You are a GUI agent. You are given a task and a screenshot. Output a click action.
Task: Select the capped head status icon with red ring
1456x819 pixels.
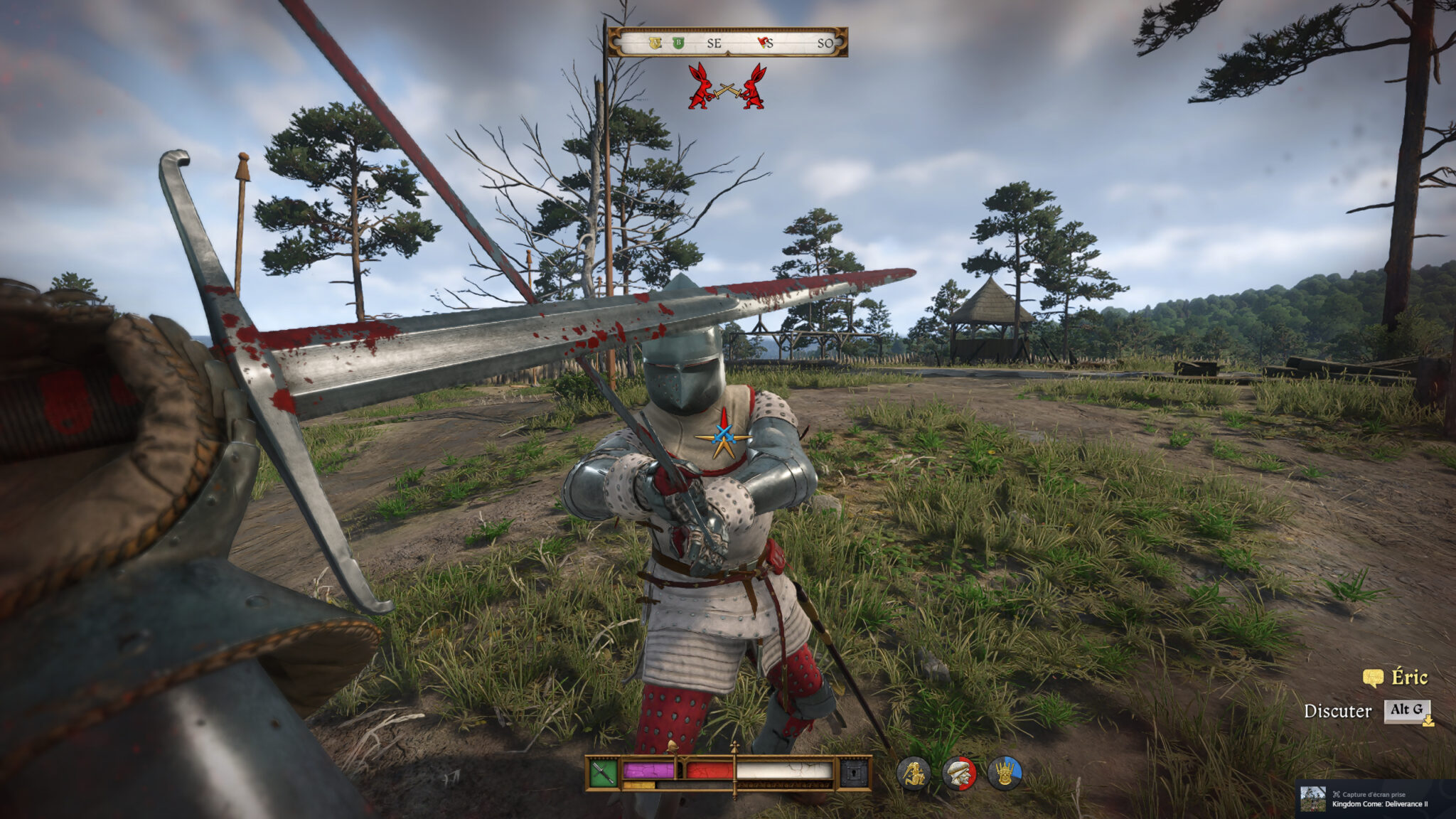click(x=959, y=773)
